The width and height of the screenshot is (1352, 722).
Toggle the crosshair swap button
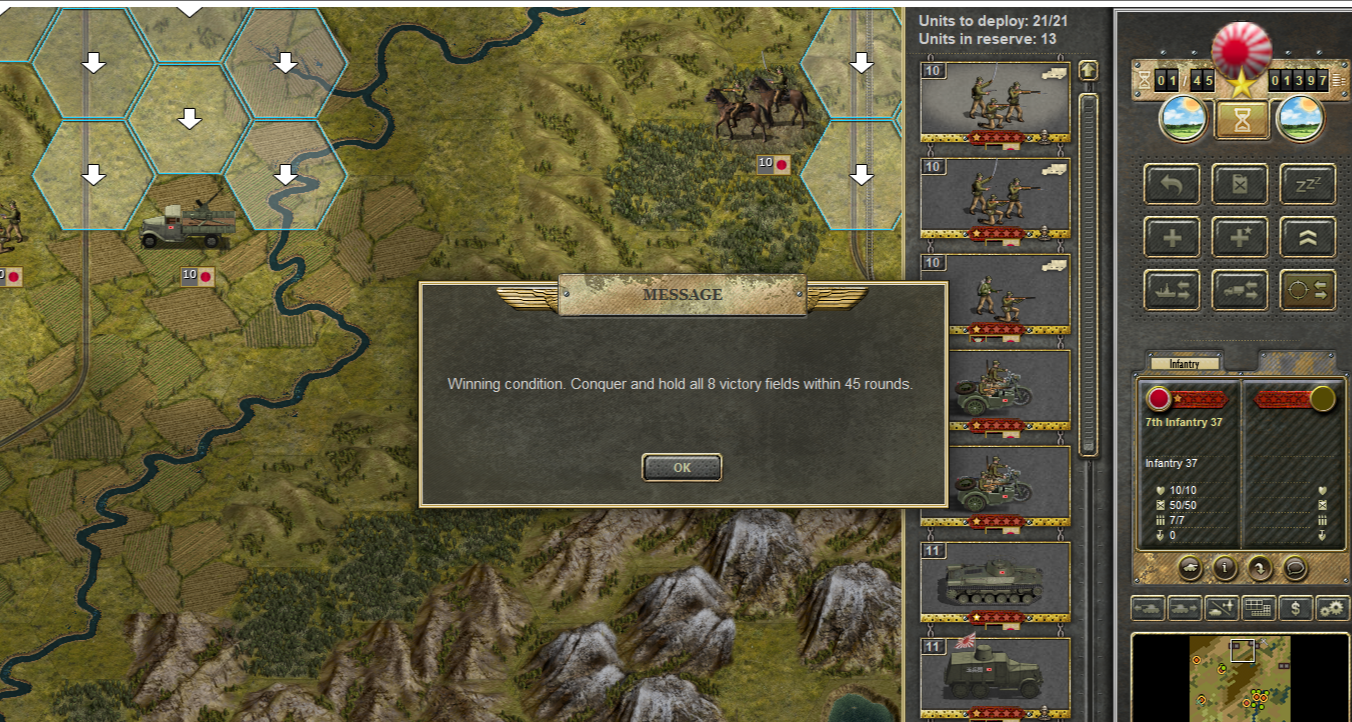pyautogui.click(x=1307, y=291)
